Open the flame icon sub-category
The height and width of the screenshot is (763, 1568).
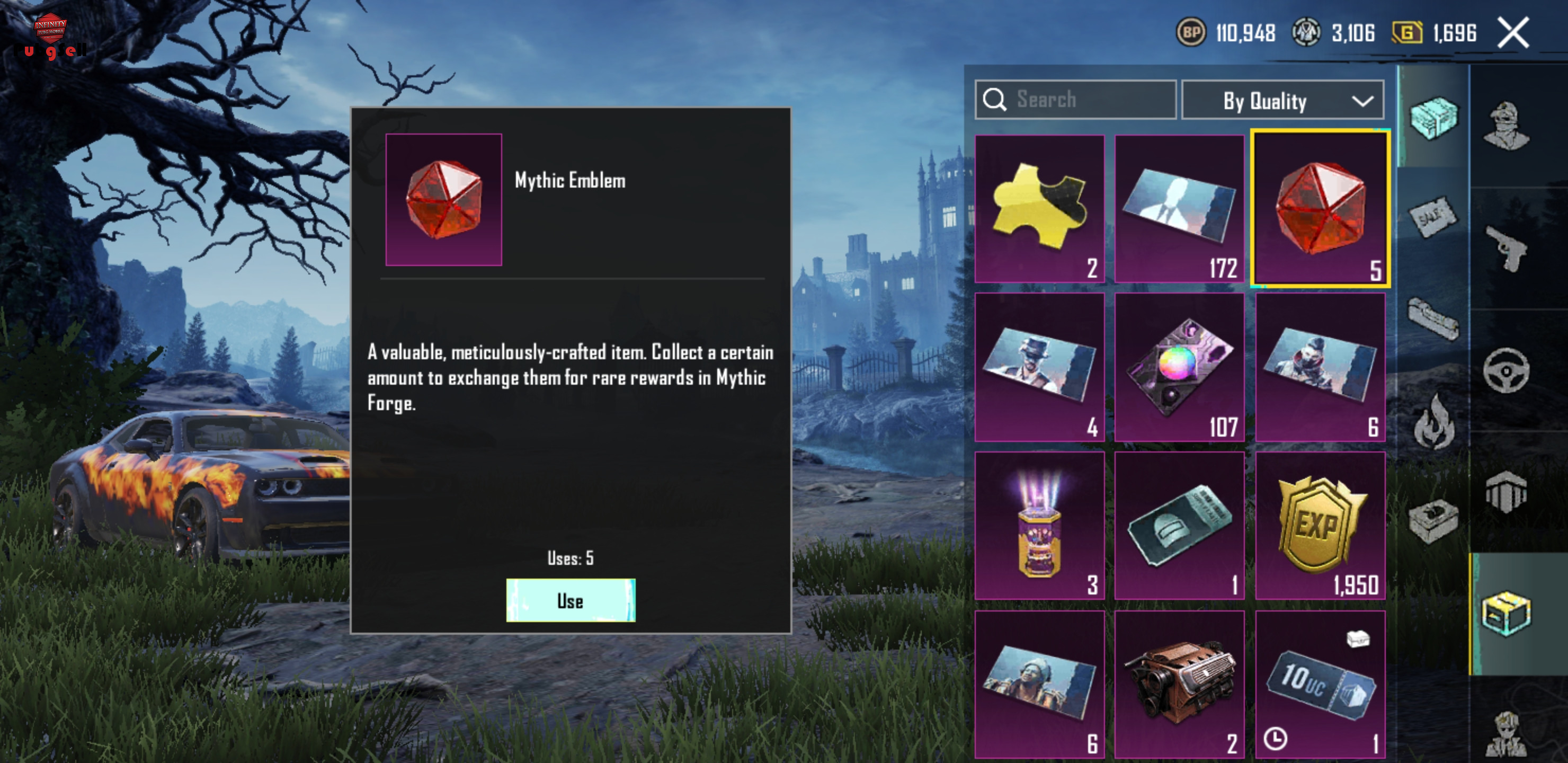1433,421
